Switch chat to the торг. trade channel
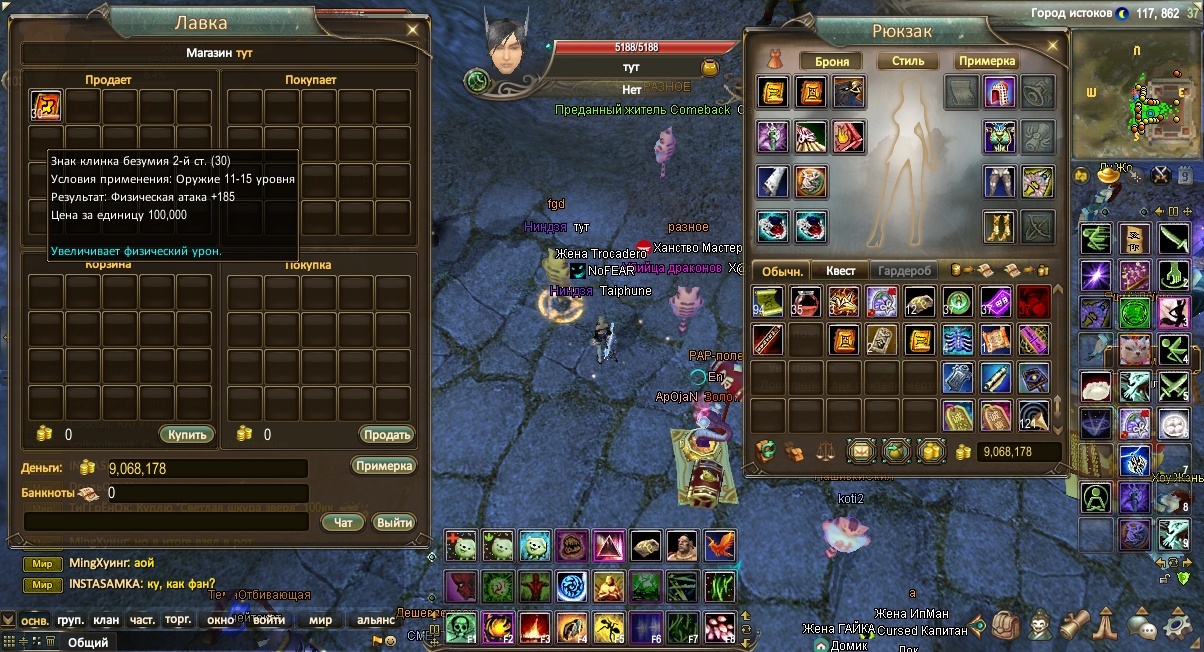Image resolution: width=1204 pixels, height=652 pixels. (178, 620)
